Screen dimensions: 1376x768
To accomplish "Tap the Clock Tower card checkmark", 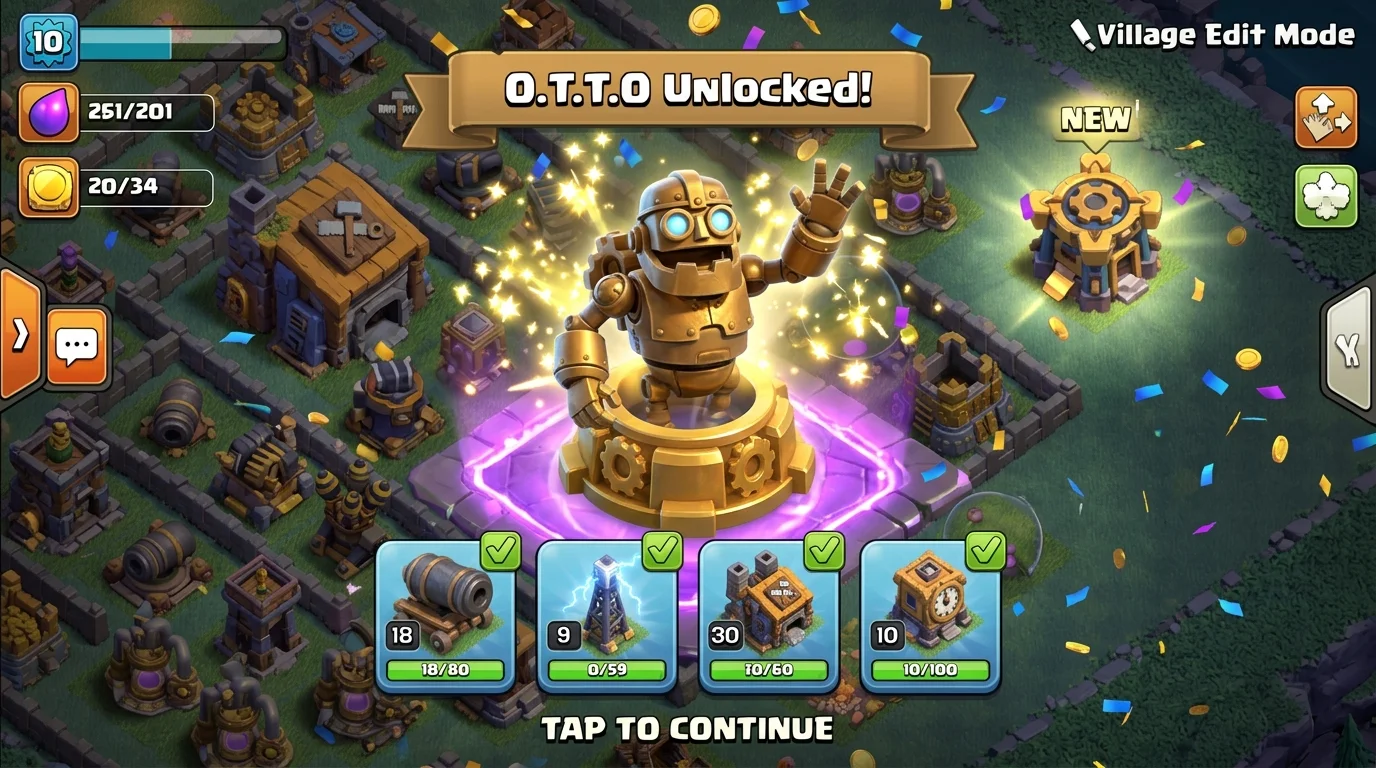I will [x=985, y=550].
